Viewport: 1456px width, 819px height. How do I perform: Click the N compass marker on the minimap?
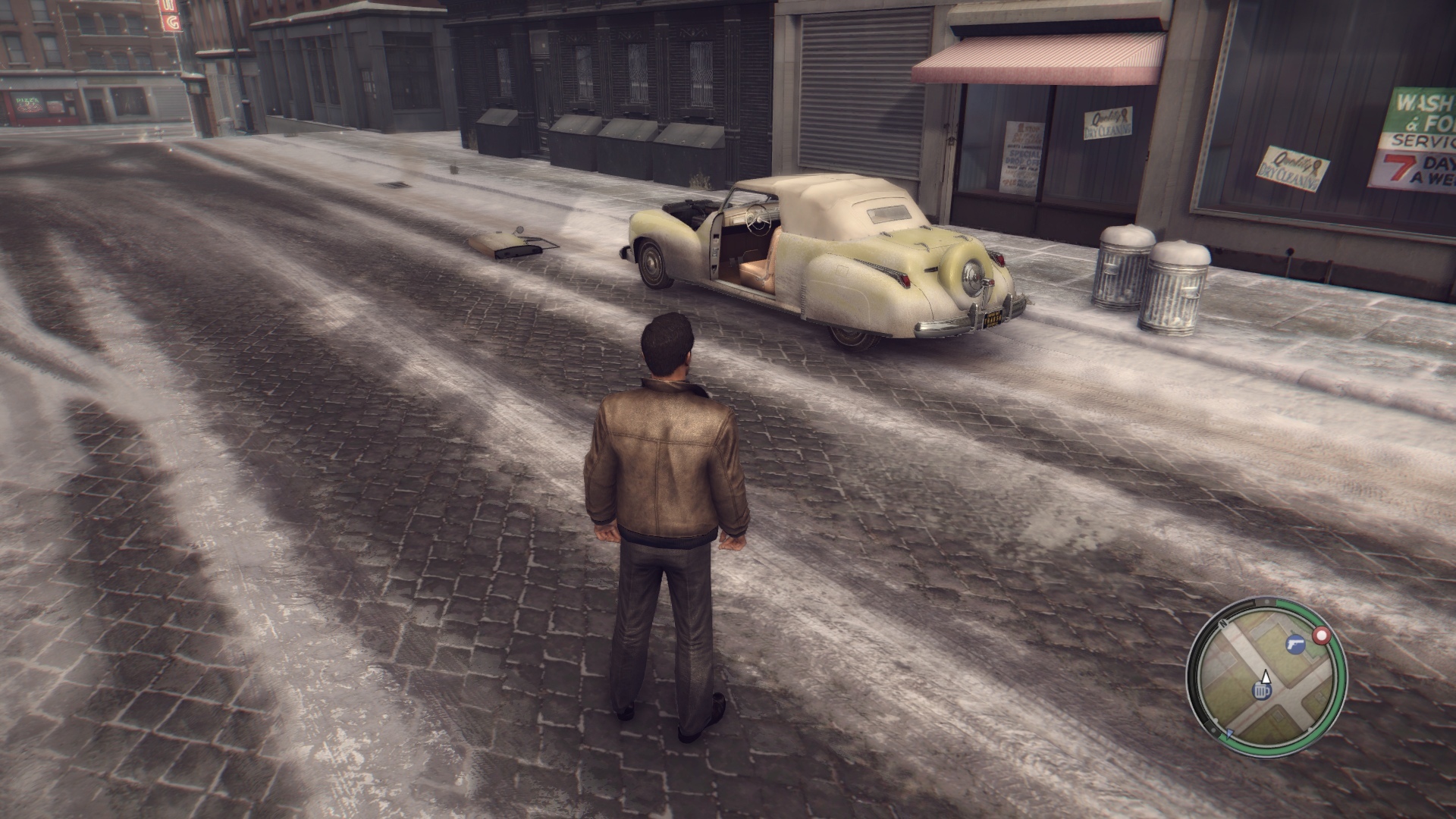click(x=1223, y=622)
